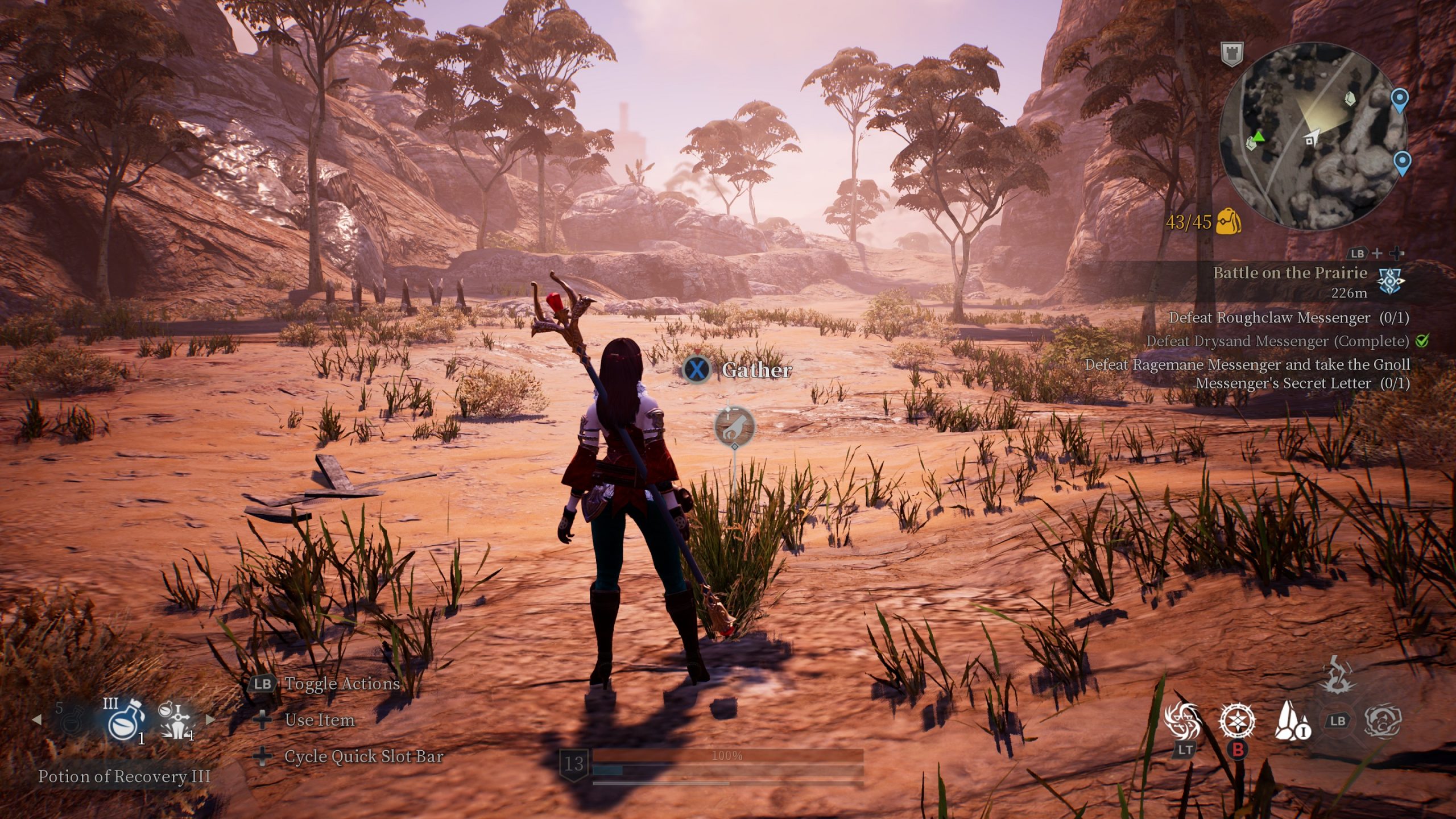Image resolution: width=1456 pixels, height=819 pixels.
Task: Click the green triangle marker on the minimap
Action: click(1258, 136)
